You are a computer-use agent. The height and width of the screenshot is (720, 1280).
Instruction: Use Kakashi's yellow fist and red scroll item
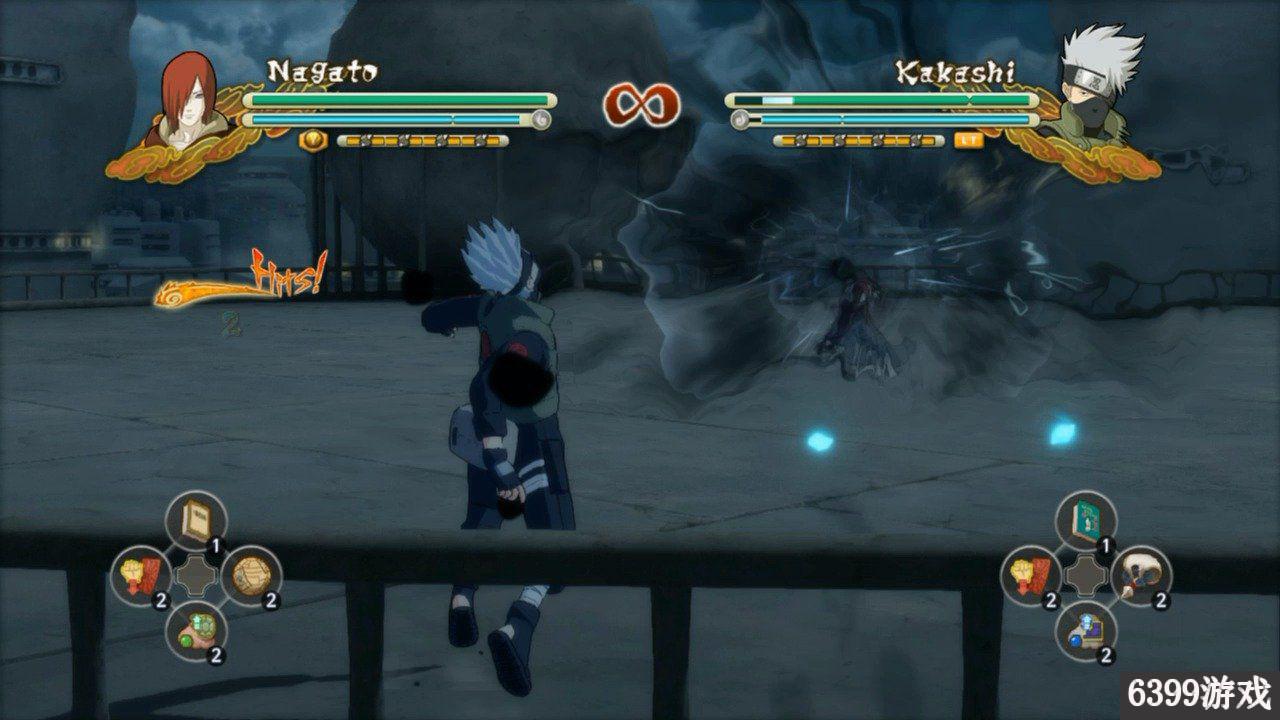pyautogui.click(x=1032, y=575)
